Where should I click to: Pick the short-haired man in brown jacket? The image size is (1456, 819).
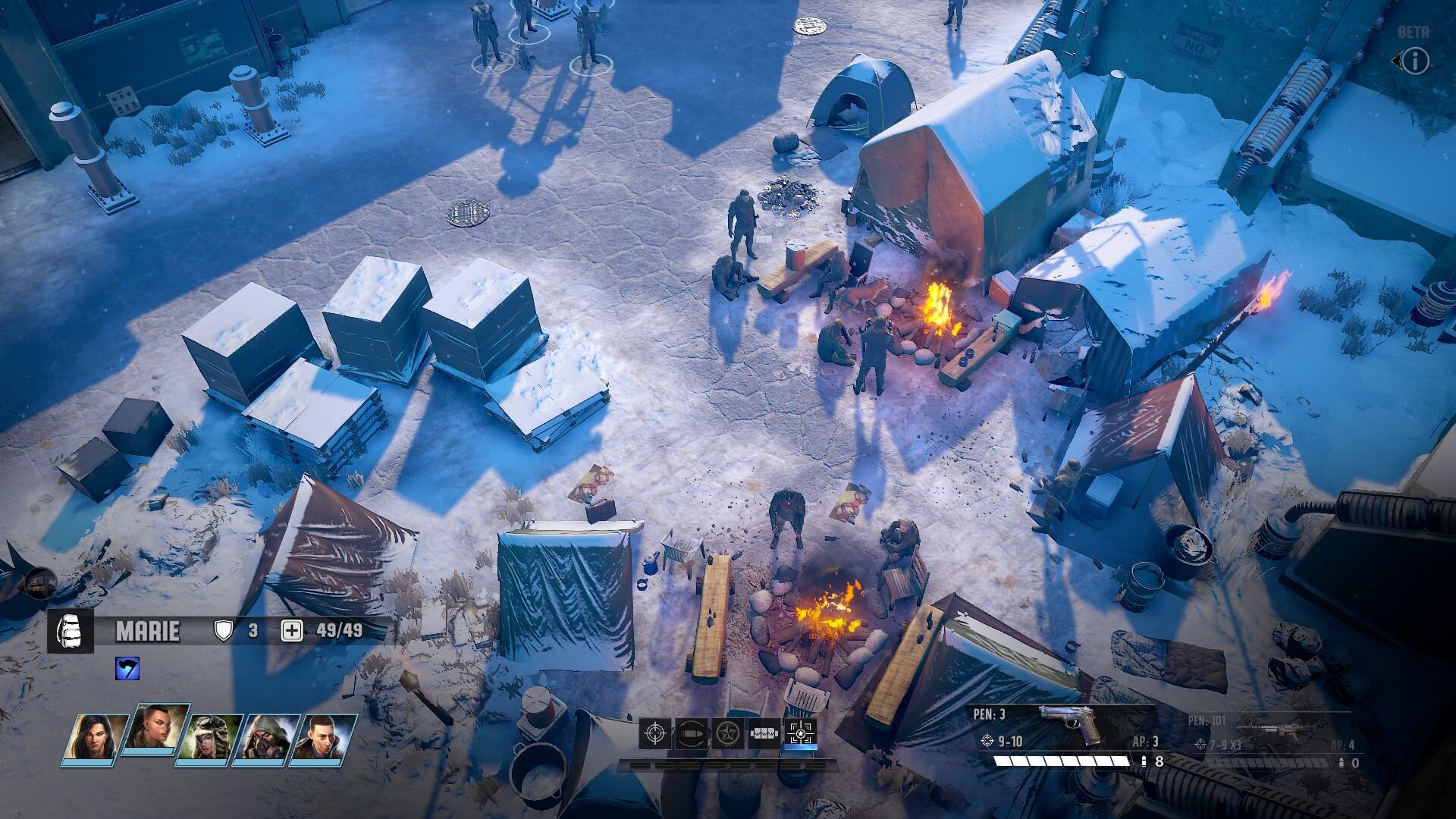pyautogui.click(x=326, y=739)
